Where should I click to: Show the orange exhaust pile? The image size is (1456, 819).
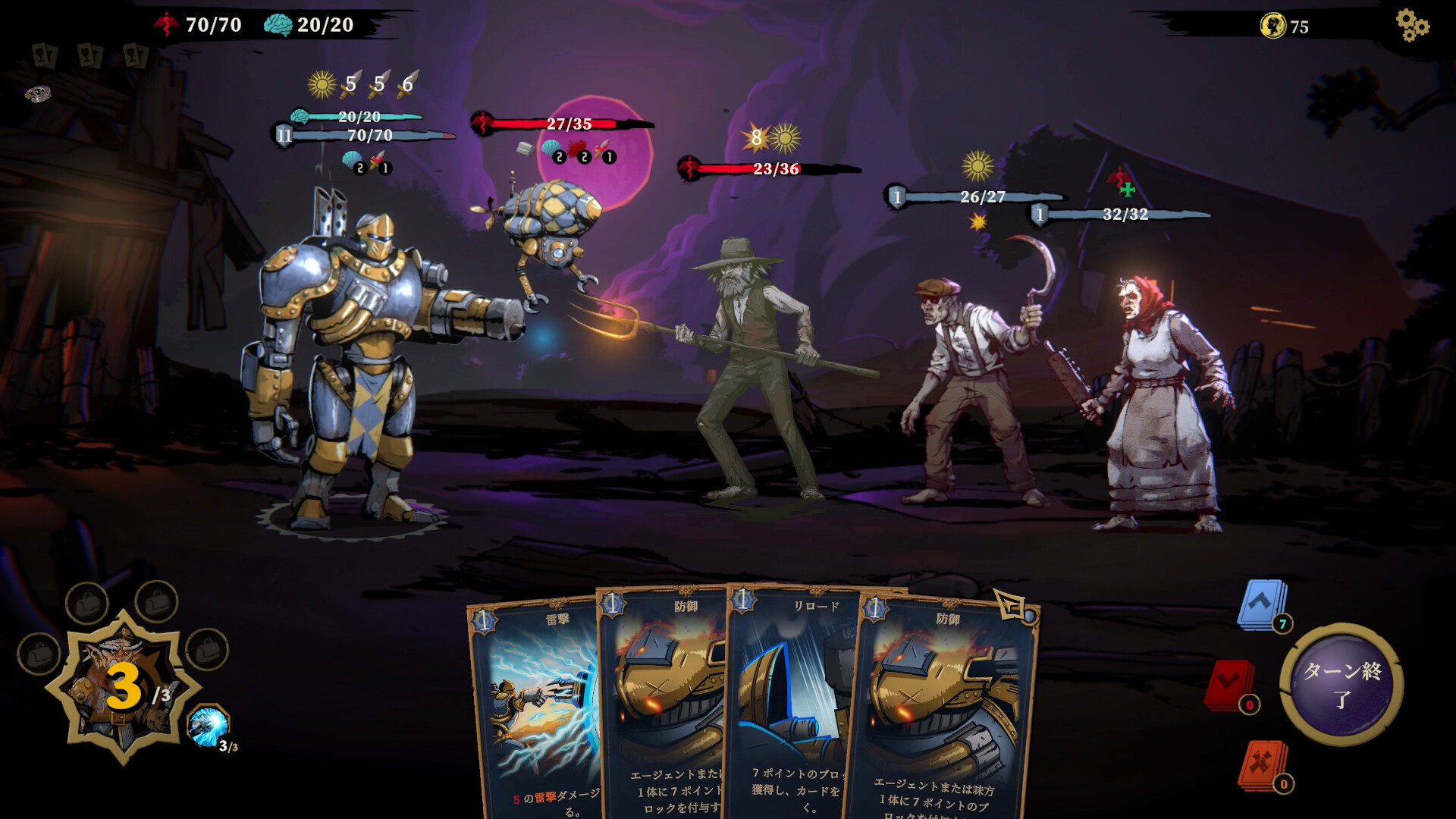[1263, 764]
